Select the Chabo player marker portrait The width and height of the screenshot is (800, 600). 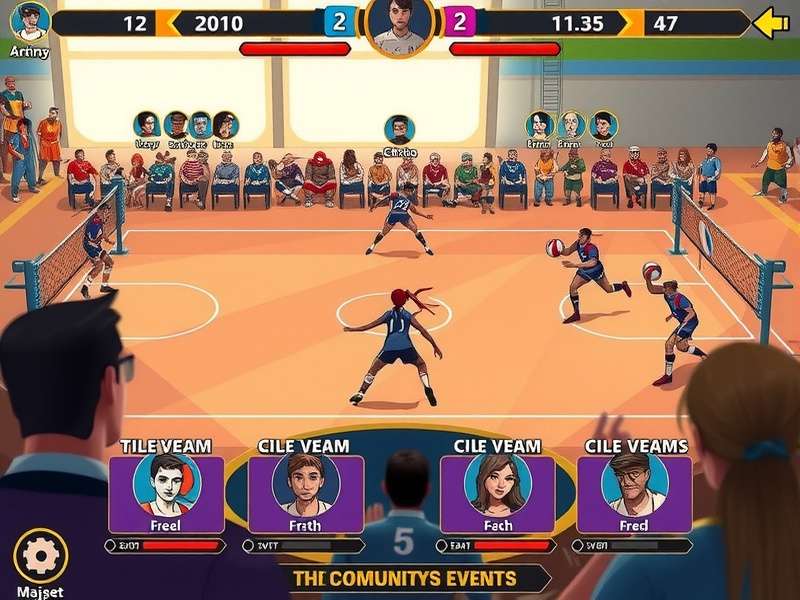click(x=399, y=130)
